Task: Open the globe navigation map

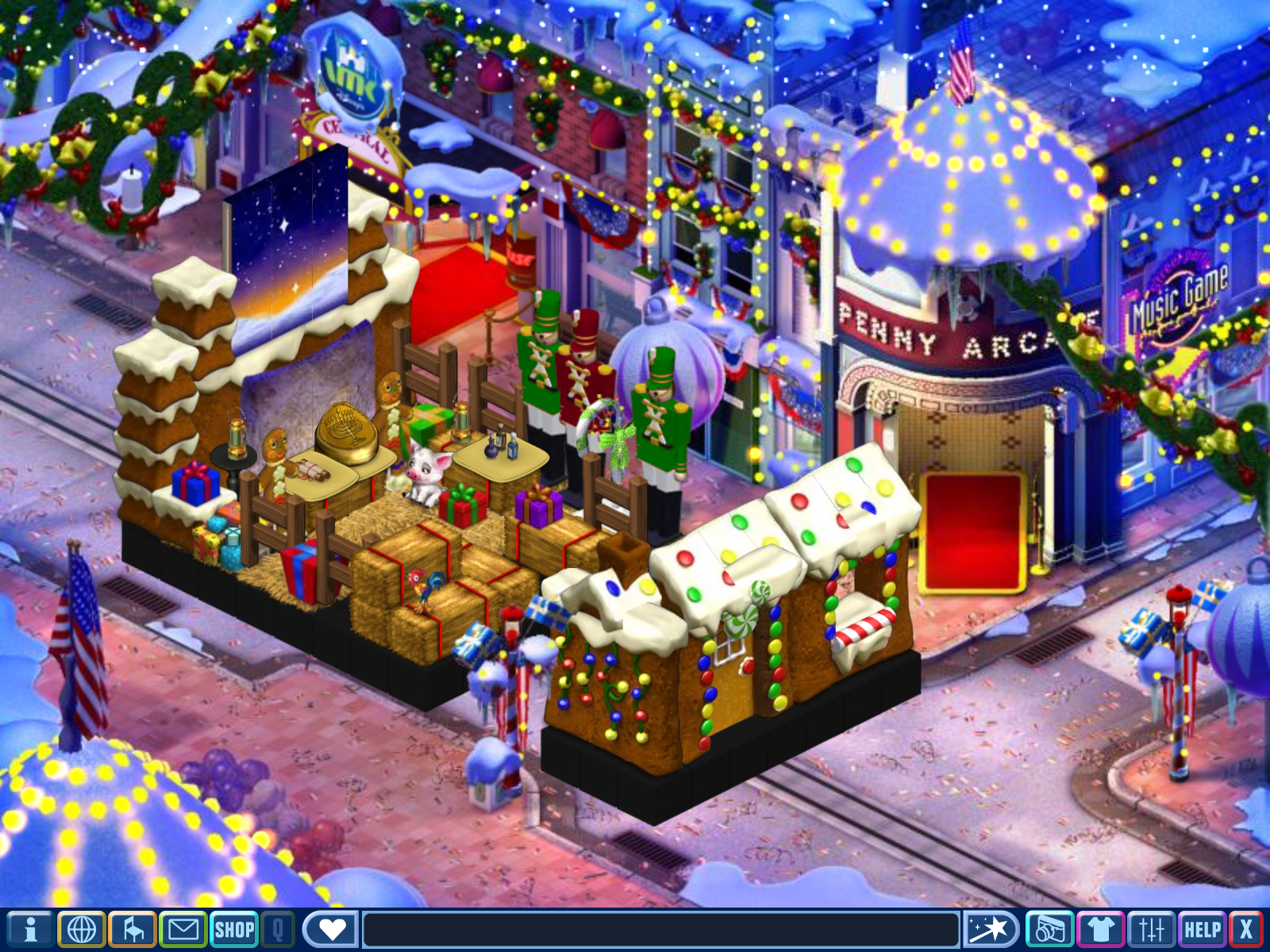Action: point(82,929)
